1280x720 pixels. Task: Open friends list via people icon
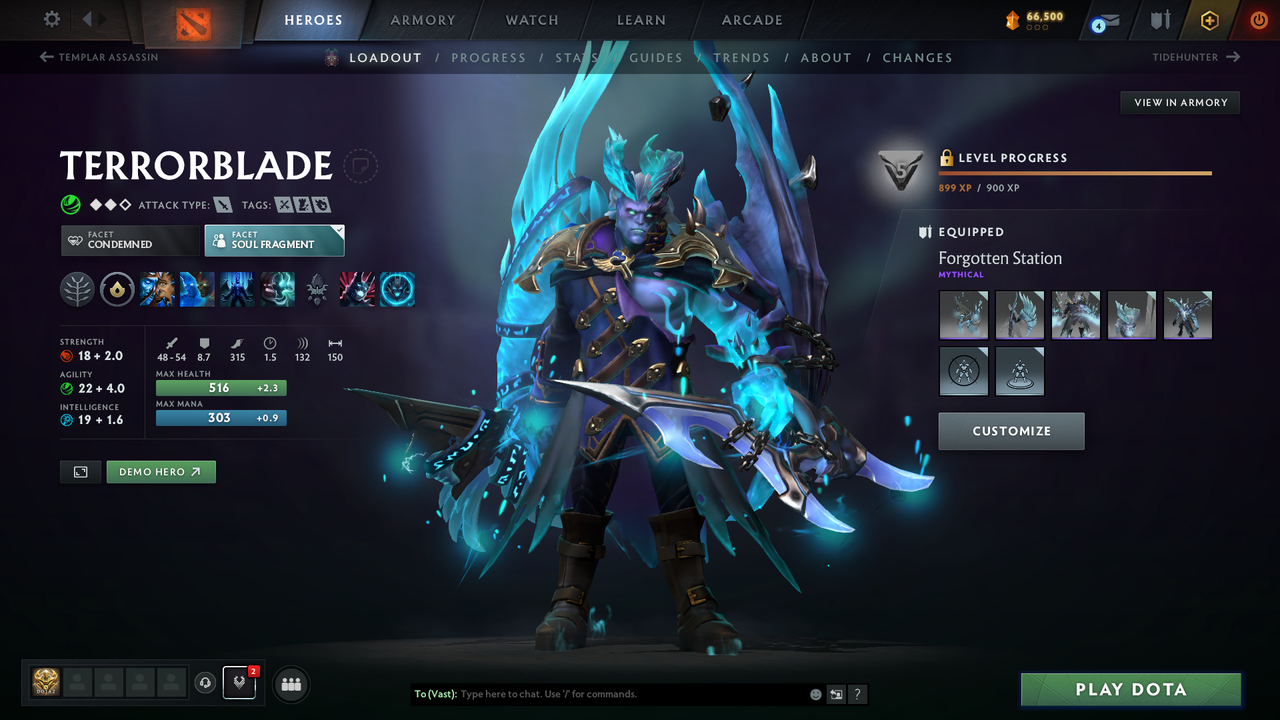tap(290, 684)
